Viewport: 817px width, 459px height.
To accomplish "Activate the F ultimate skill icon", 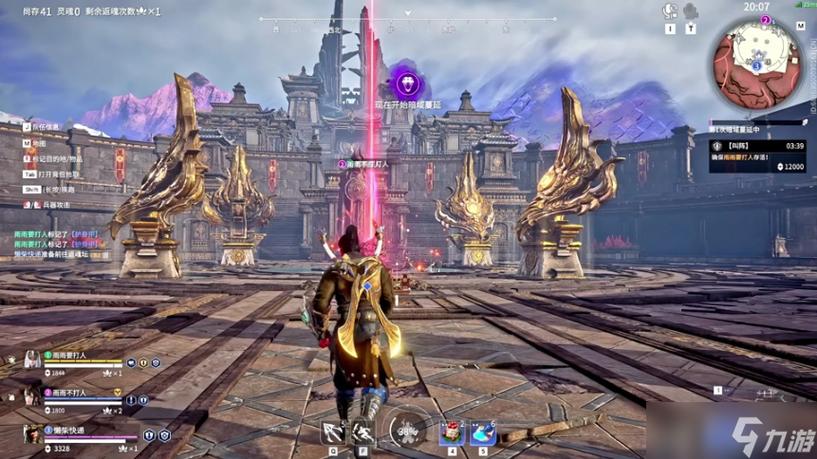I will pos(363,432).
